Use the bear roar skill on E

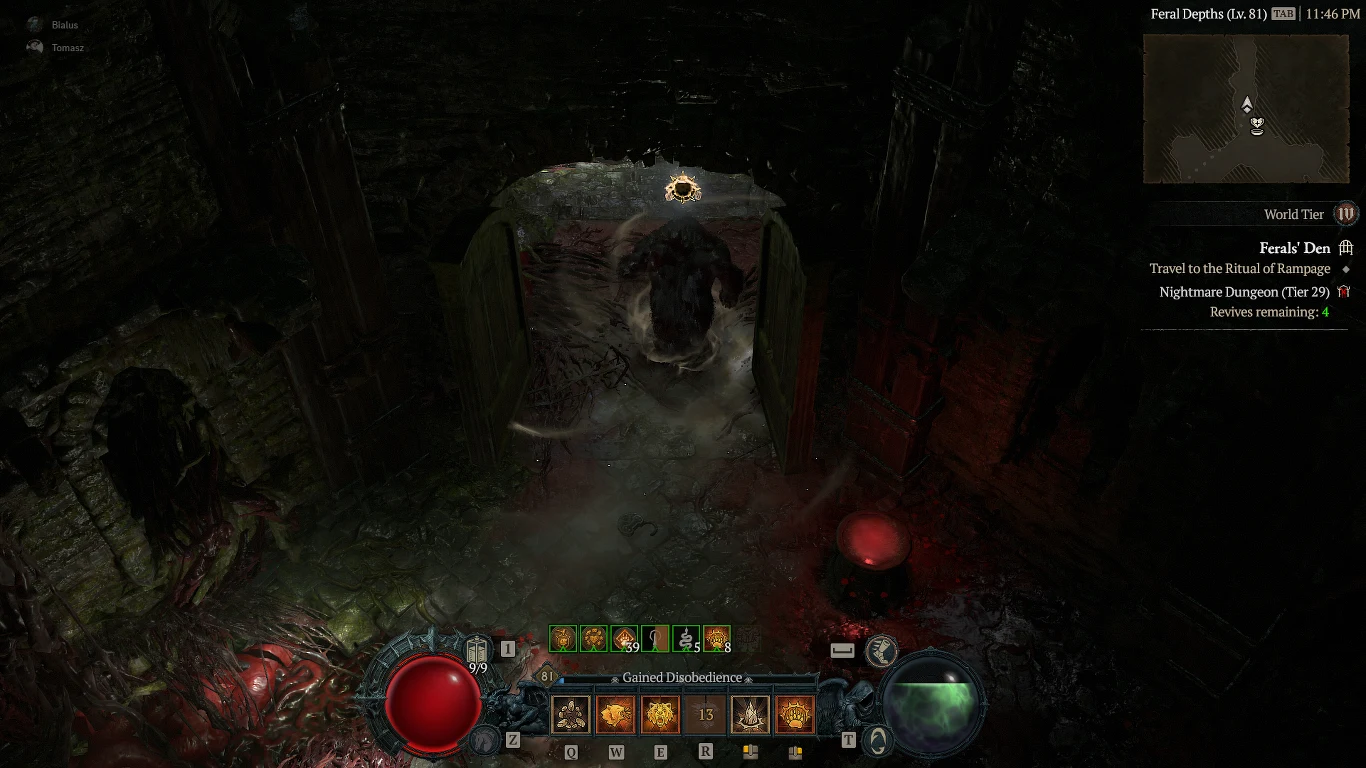pos(660,714)
